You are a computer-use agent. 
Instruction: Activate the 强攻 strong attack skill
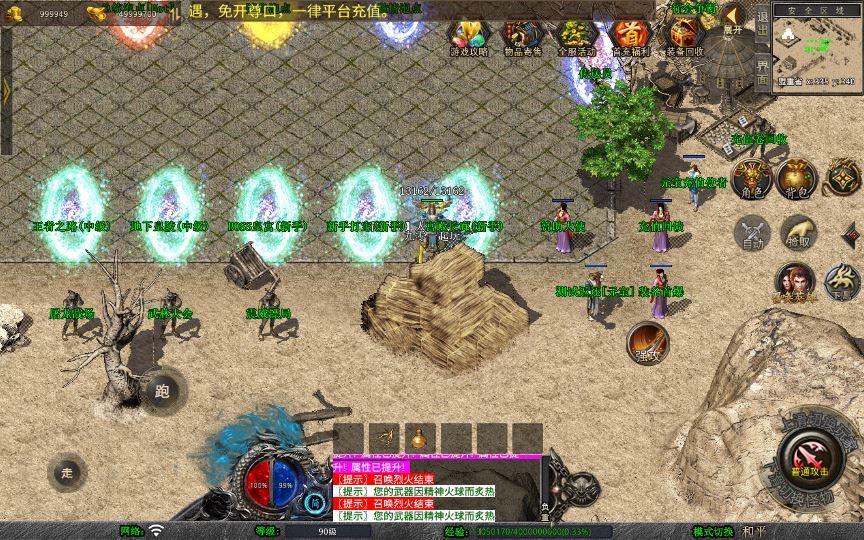coord(648,343)
